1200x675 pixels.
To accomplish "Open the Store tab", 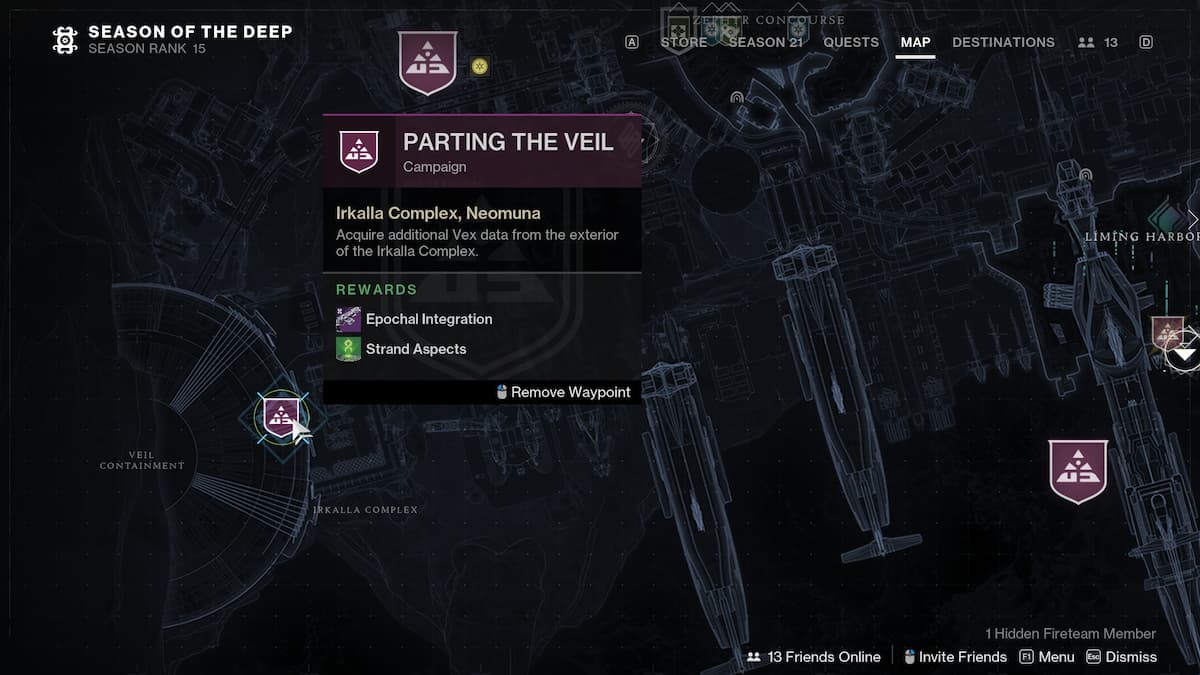I will click(683, 42).
